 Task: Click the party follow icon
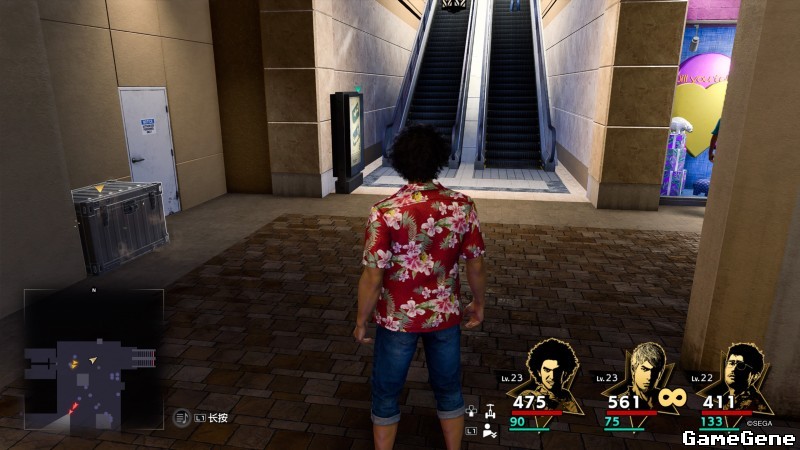(x=489, y=431)
